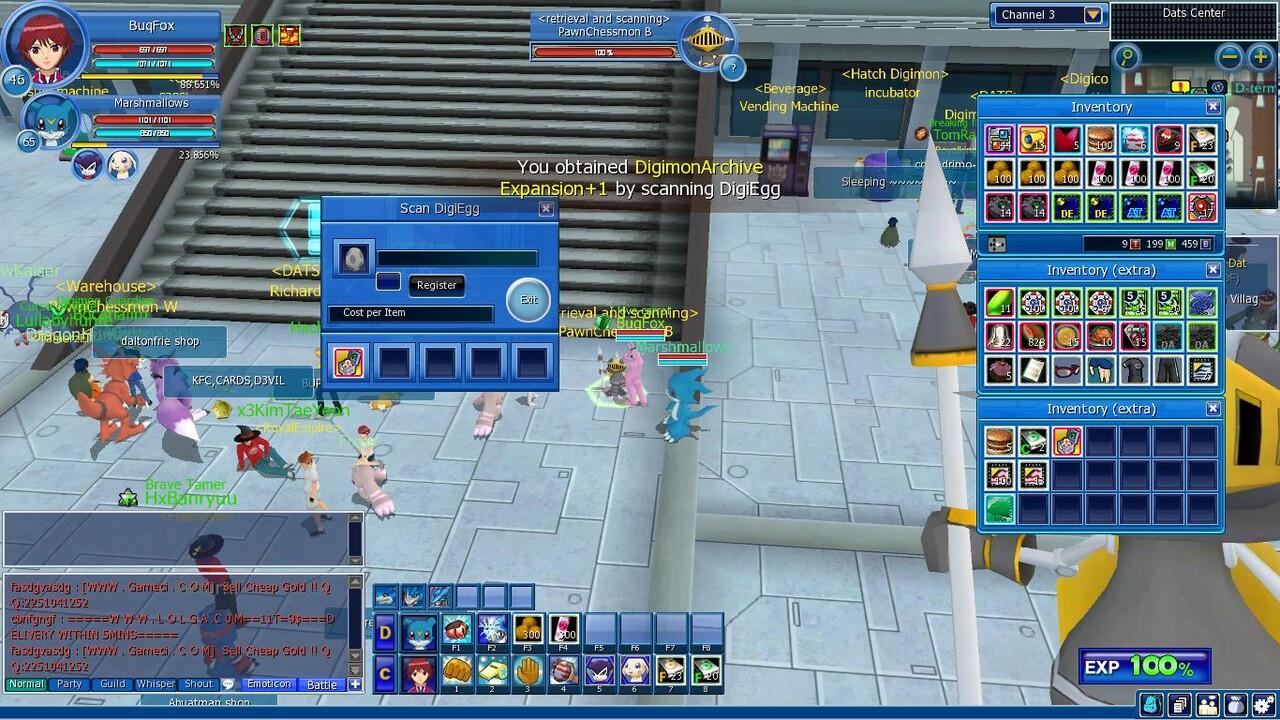
Task: Select a DE attribute chip in Inventory
Action: click(1068, 207)
